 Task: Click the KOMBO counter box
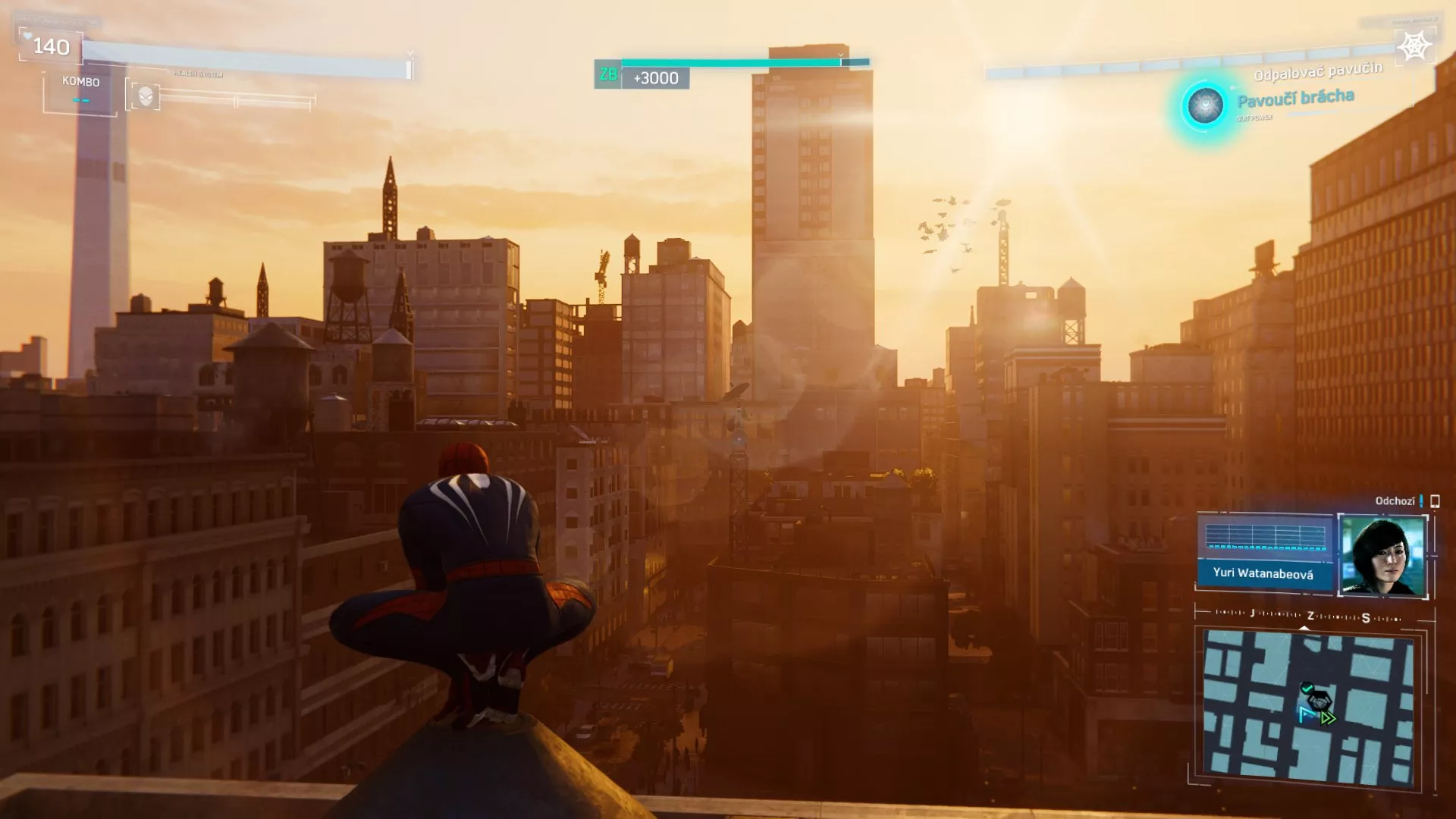pos(80,83)
